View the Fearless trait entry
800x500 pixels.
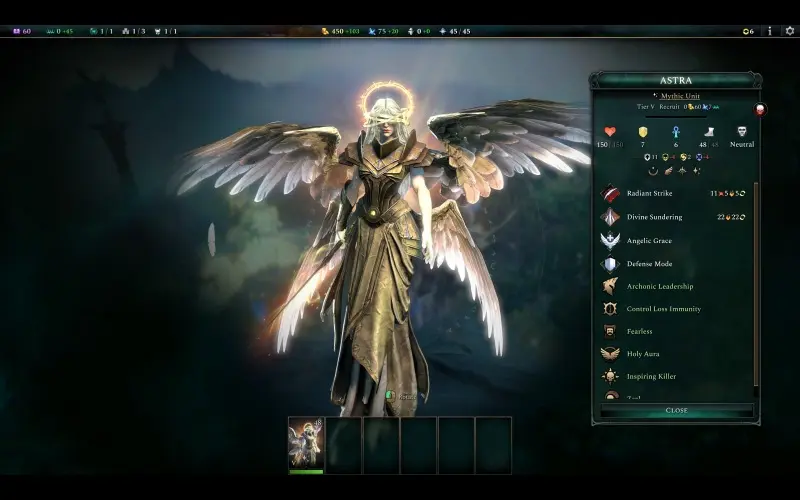[639, 331]
